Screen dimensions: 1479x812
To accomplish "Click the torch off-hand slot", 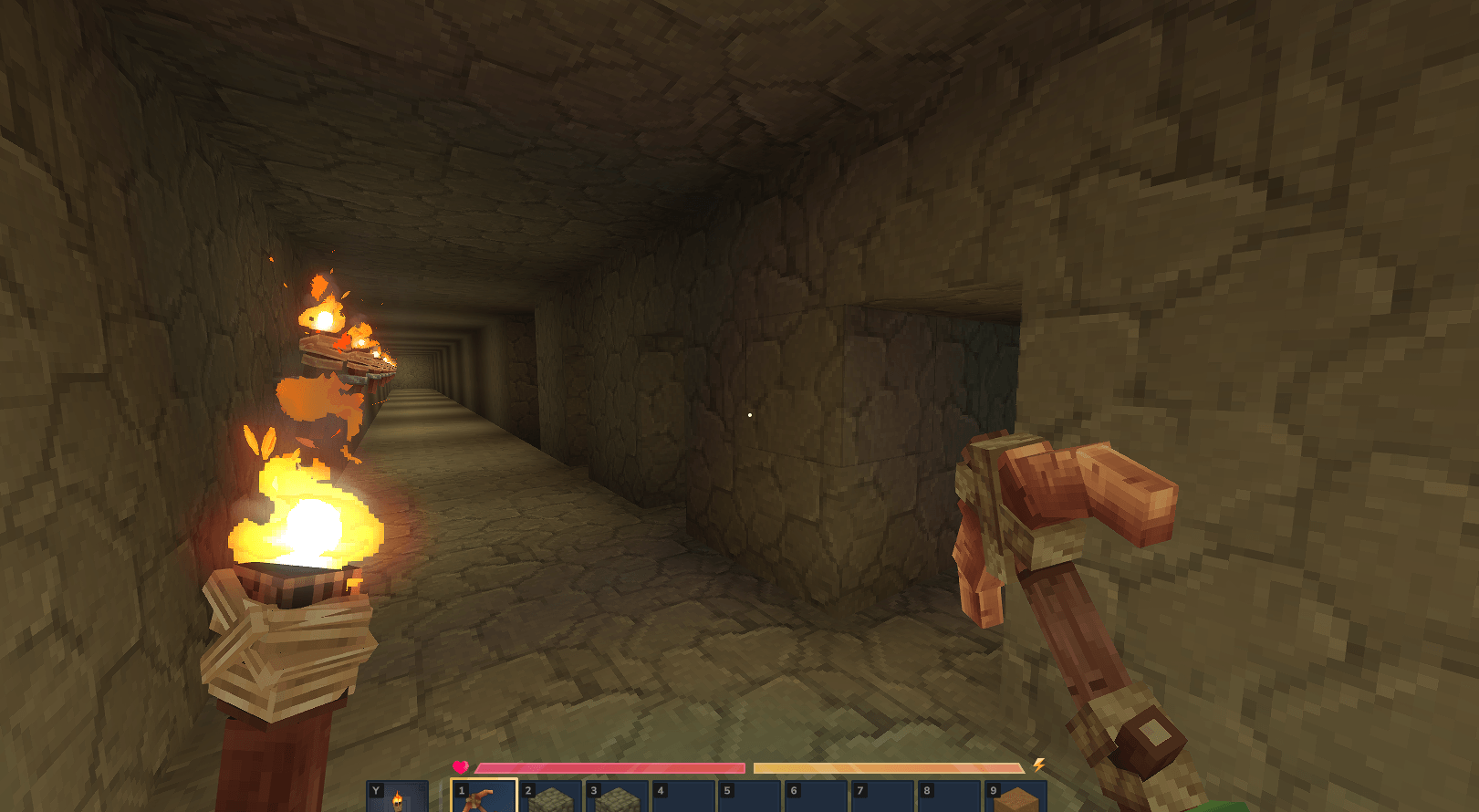I will tap(397, 797).
